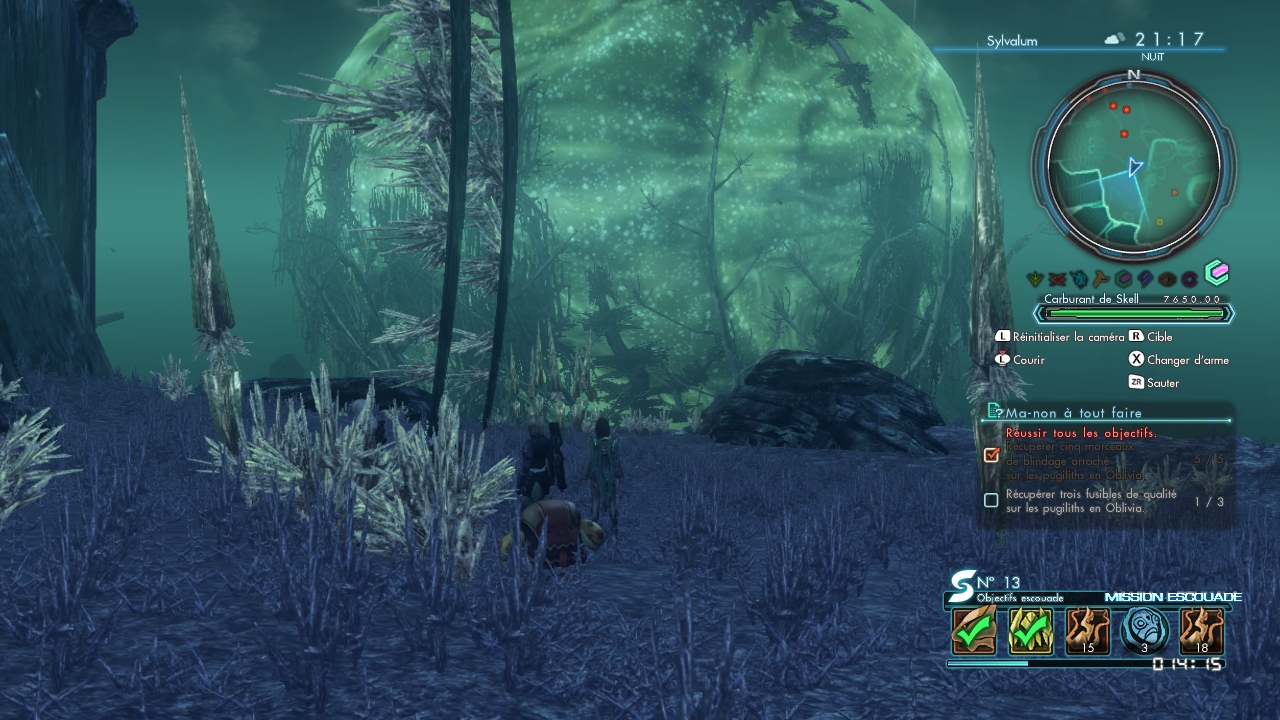Screen dimensions: 1280x720
Task: Click the unchecked quality fuses objective checkbox
Action: (991, 500)
